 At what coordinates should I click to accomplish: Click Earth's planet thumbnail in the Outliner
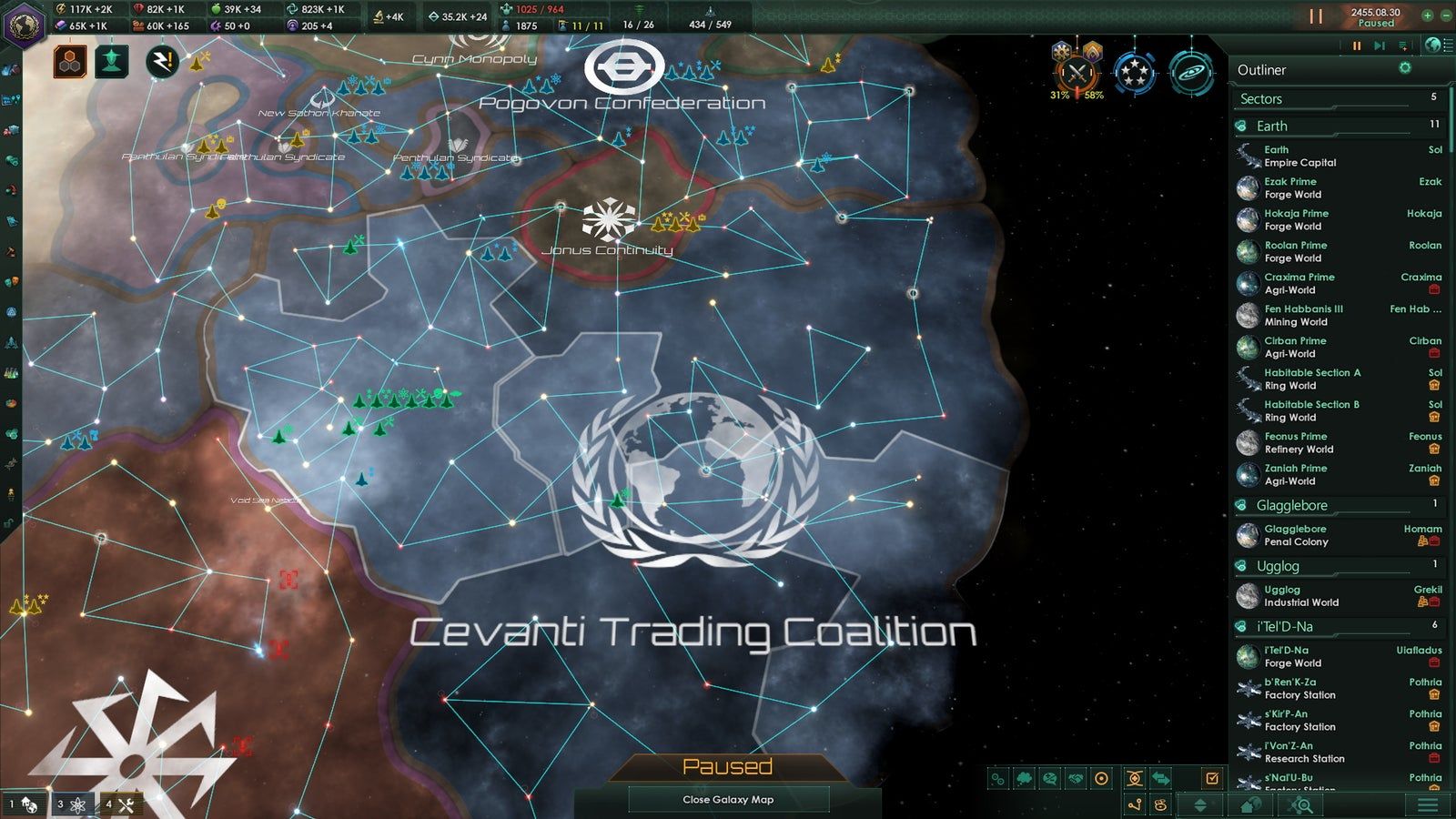(x=1248, y=156)
